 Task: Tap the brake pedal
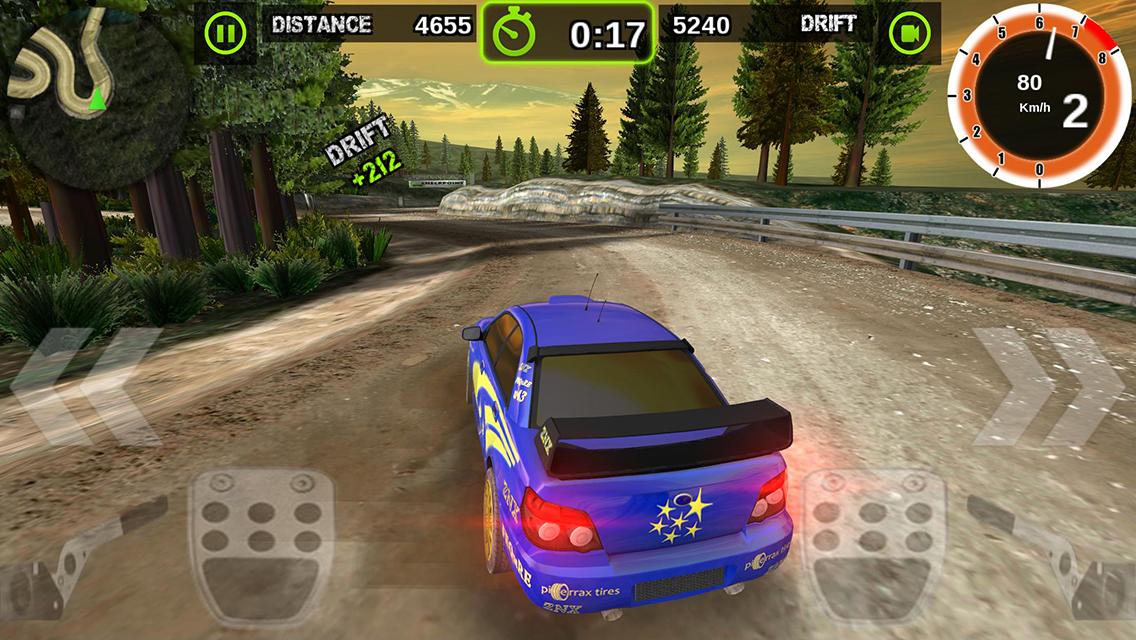(262, 545)
